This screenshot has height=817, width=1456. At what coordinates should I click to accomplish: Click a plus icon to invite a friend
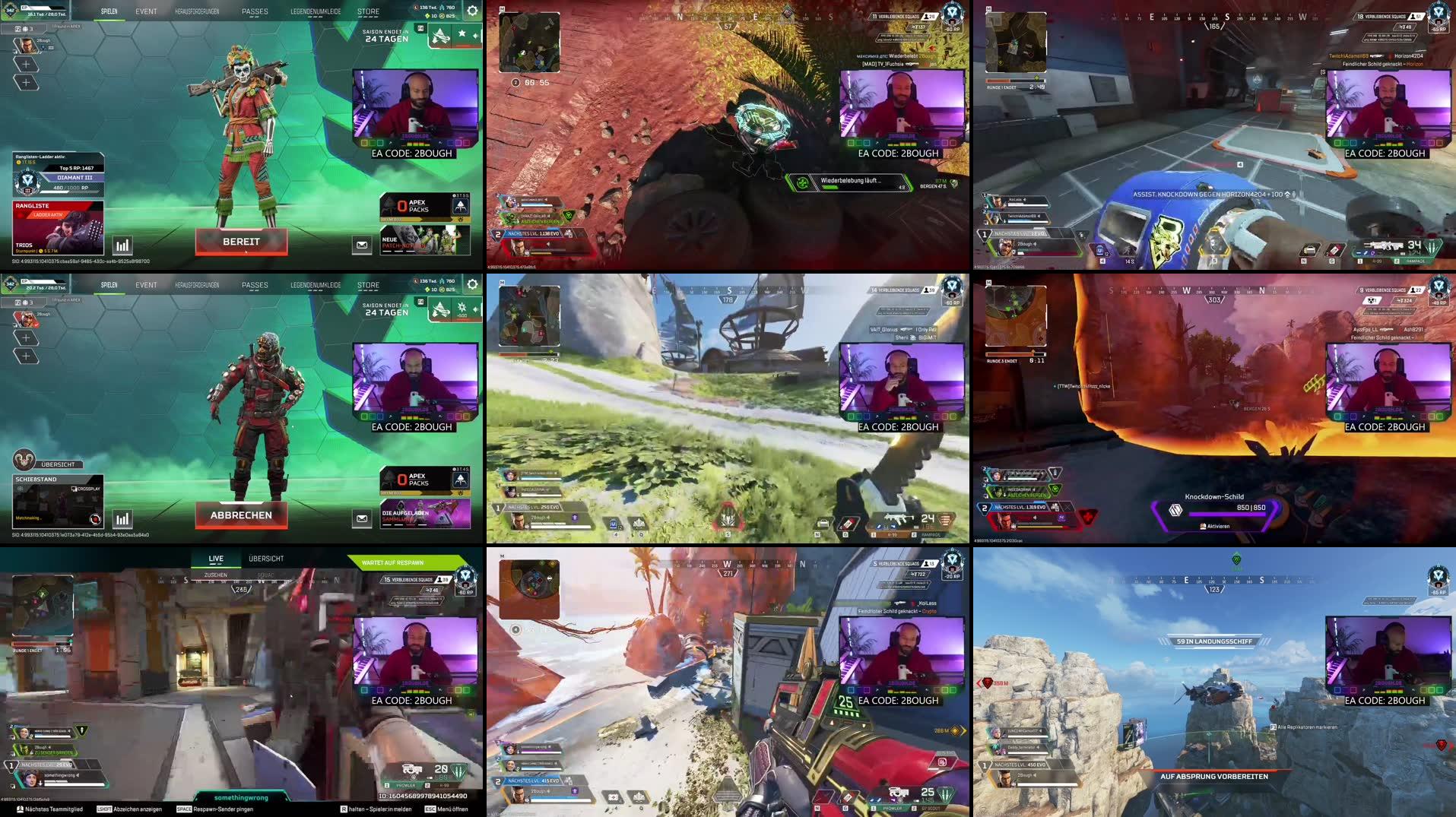(x=27, y=64)
